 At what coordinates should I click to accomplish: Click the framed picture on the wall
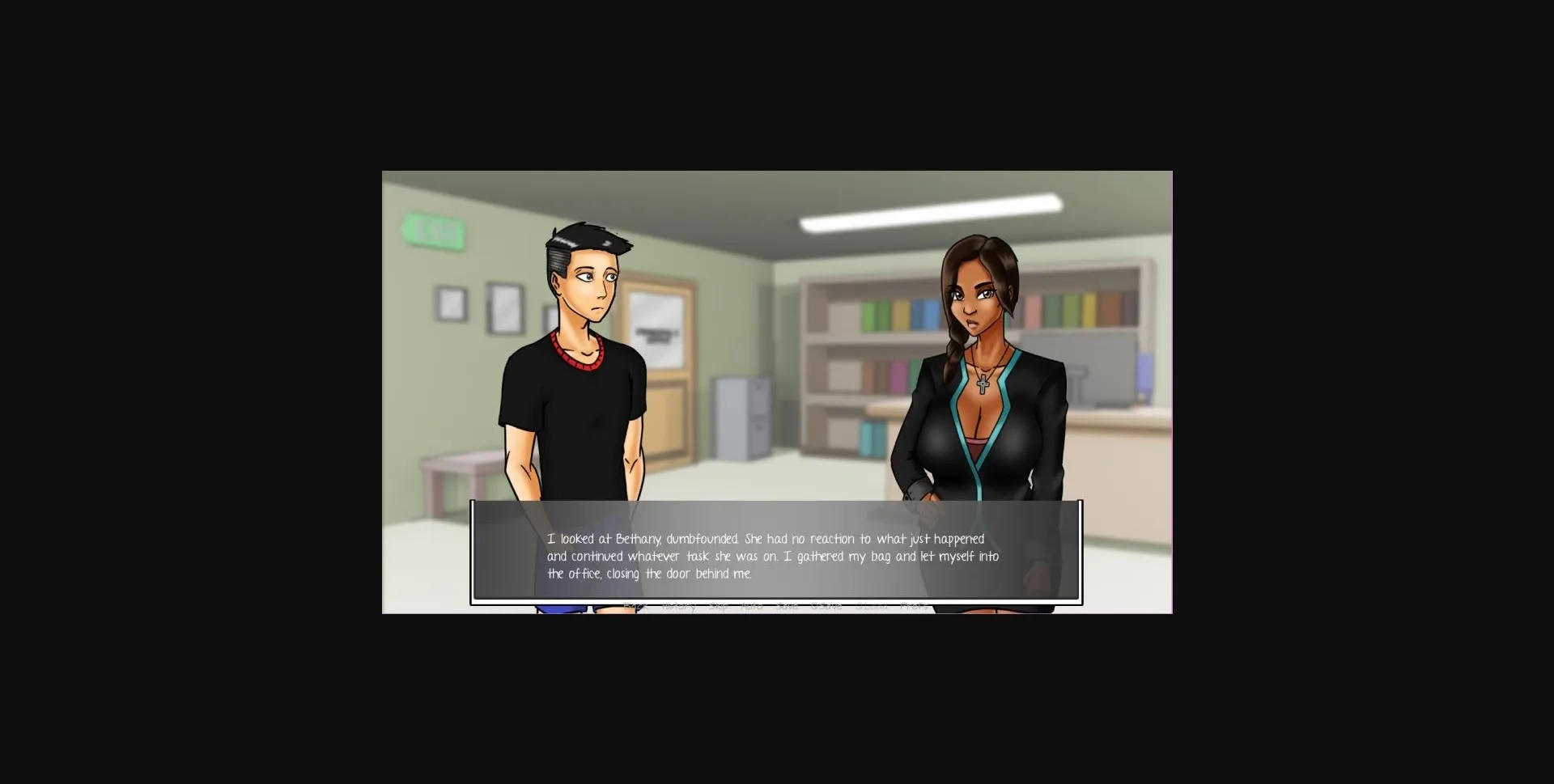(x=504, y=306)
